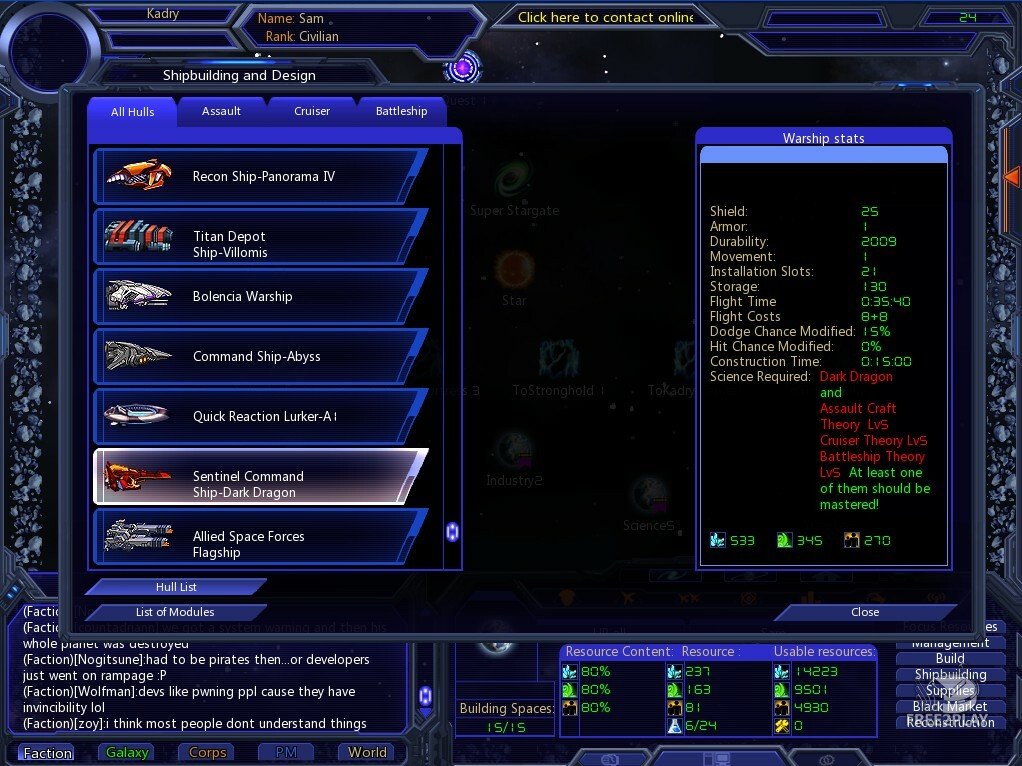Image resolution: width=1022 pixels, height=766 pixels.
Task: Switch chat to the World channel
Action: click(367, 753)
